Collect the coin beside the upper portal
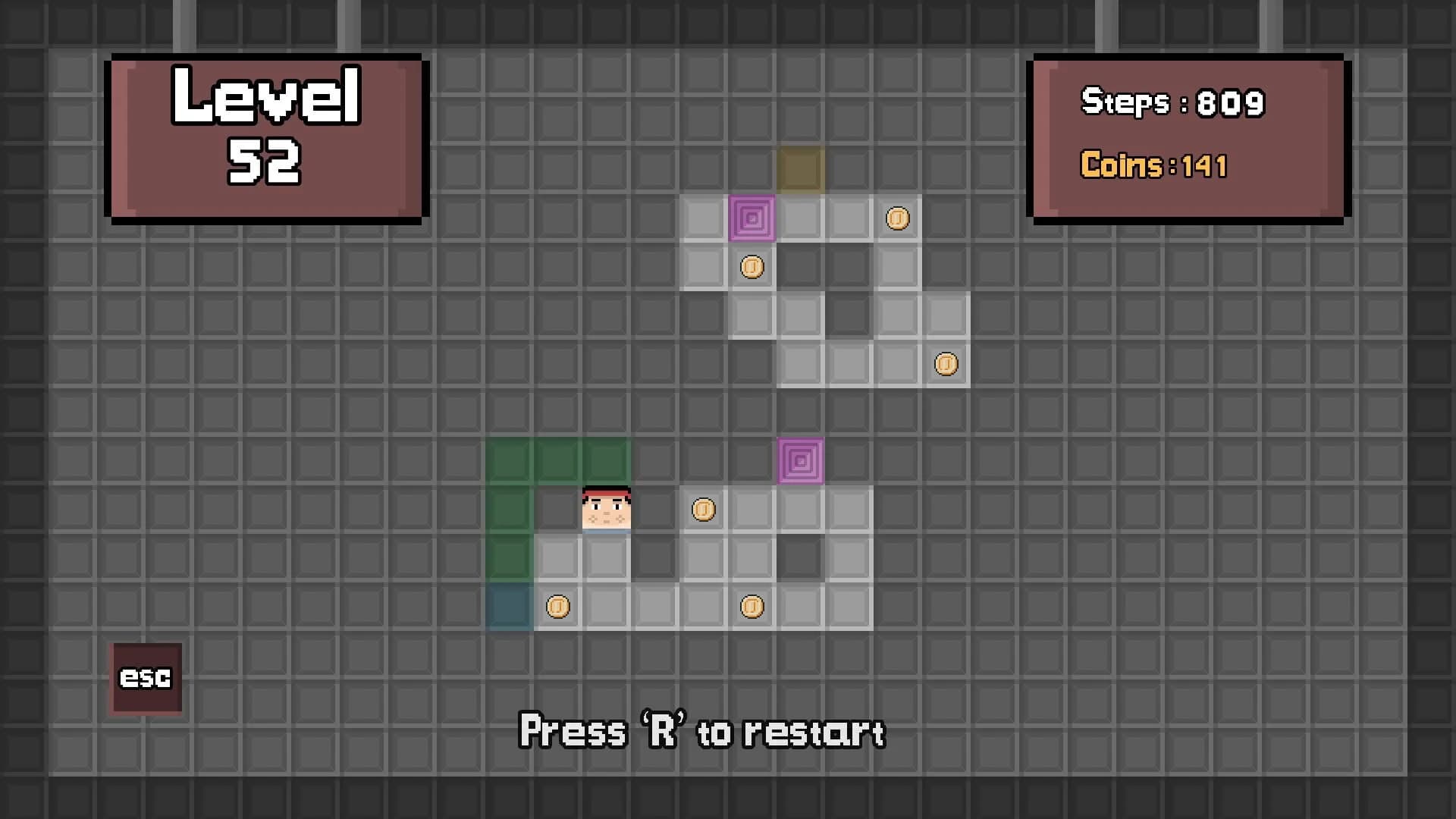This screenshot has width=1456, height=819. [897, 218]
